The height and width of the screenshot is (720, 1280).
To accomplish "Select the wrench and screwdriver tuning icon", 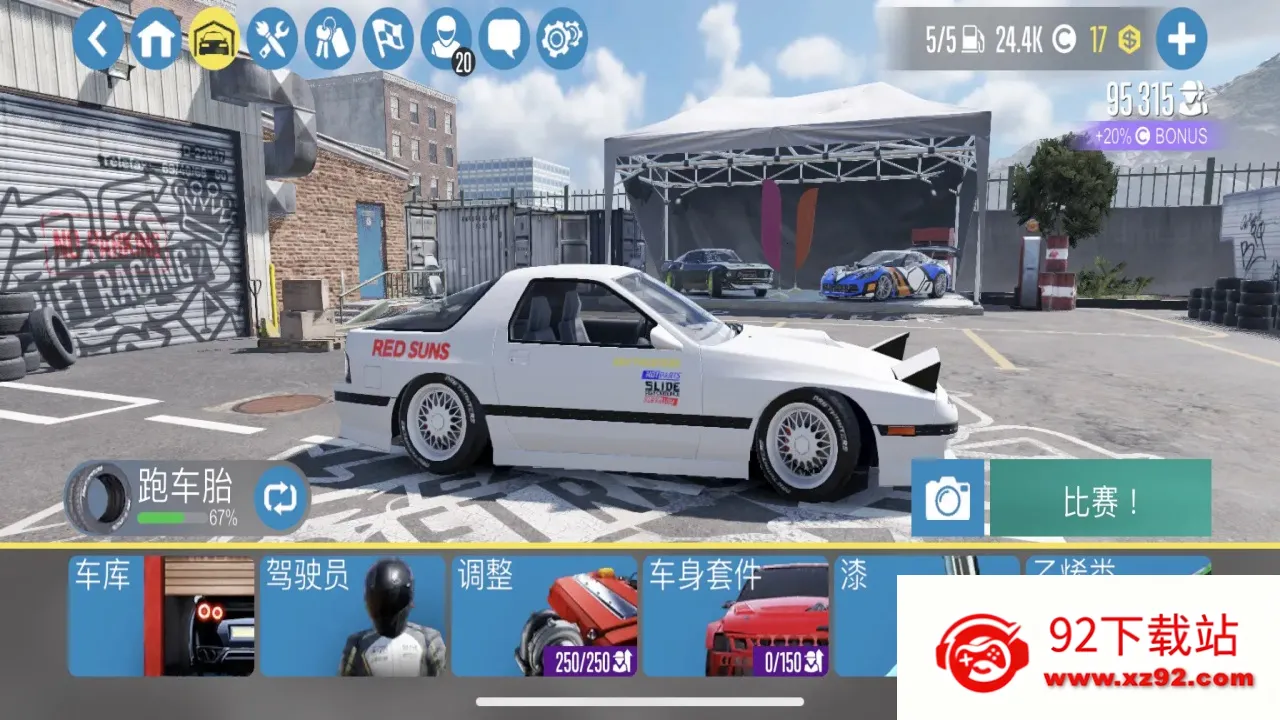I will click(271, 41).
